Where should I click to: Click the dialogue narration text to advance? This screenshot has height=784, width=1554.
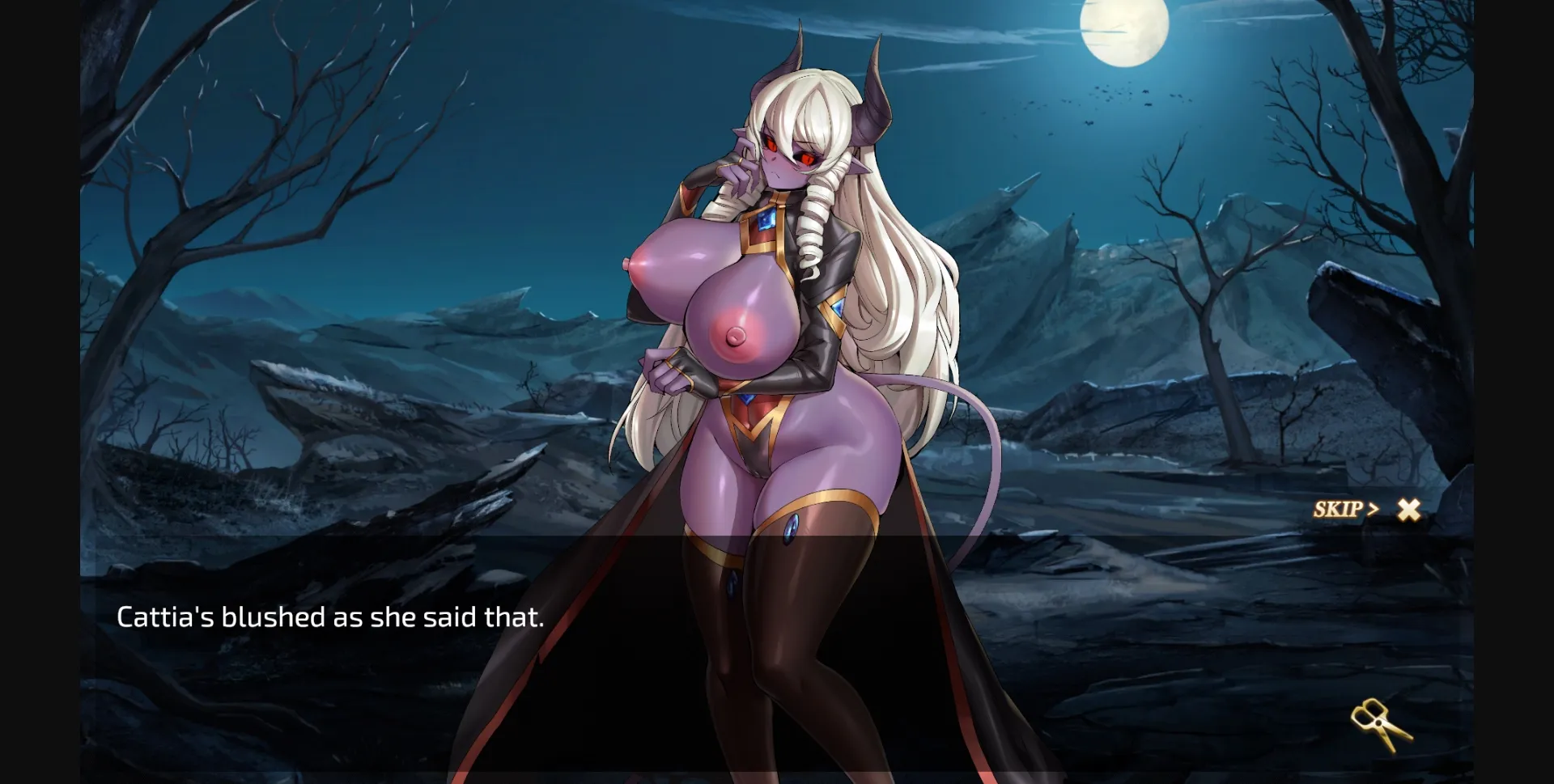[x=332, y=617]
